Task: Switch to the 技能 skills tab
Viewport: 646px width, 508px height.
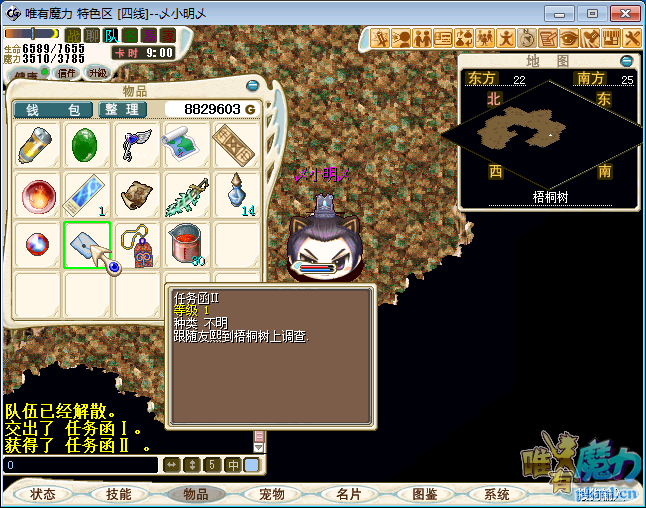Action: point(119,494)
